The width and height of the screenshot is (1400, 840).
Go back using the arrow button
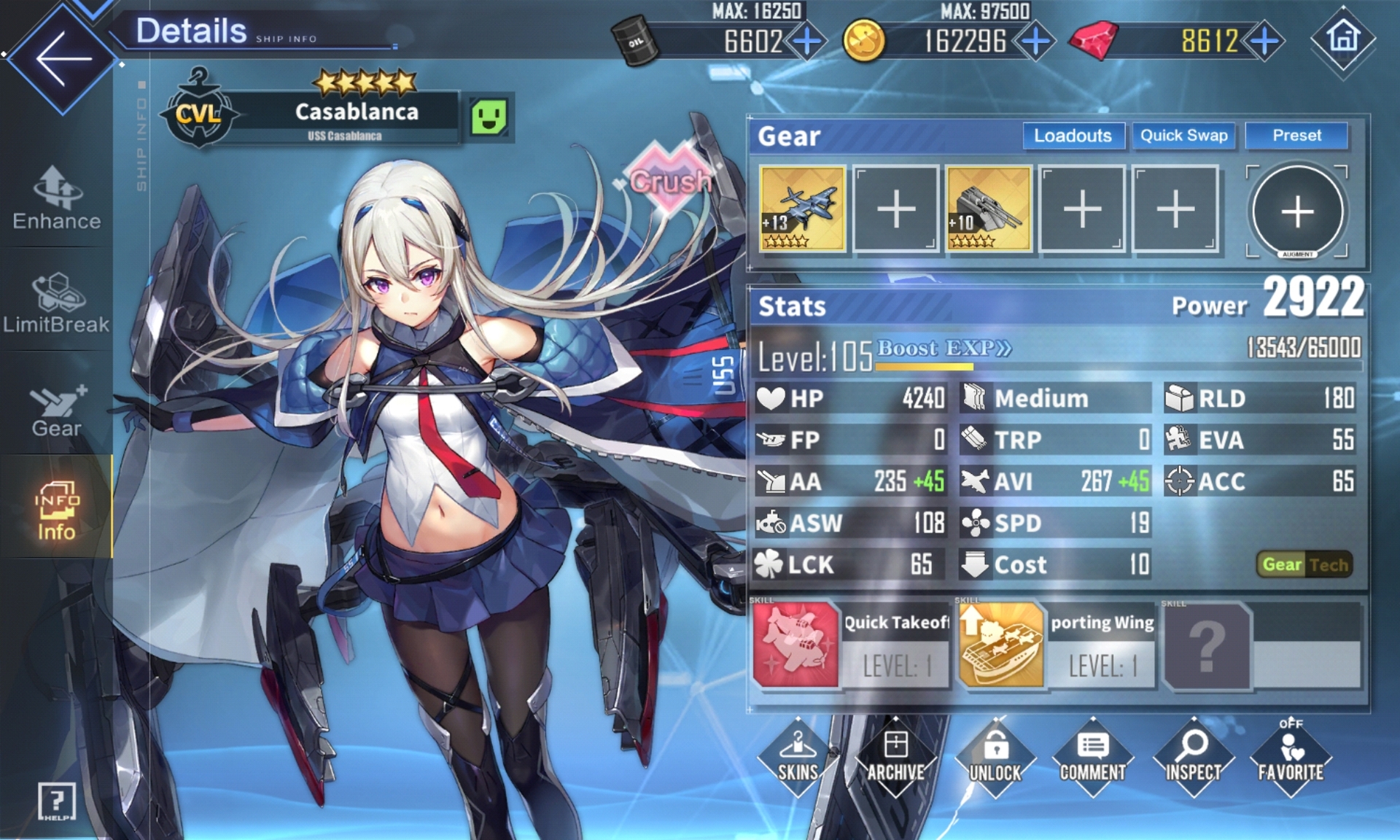tap(63, 58)
